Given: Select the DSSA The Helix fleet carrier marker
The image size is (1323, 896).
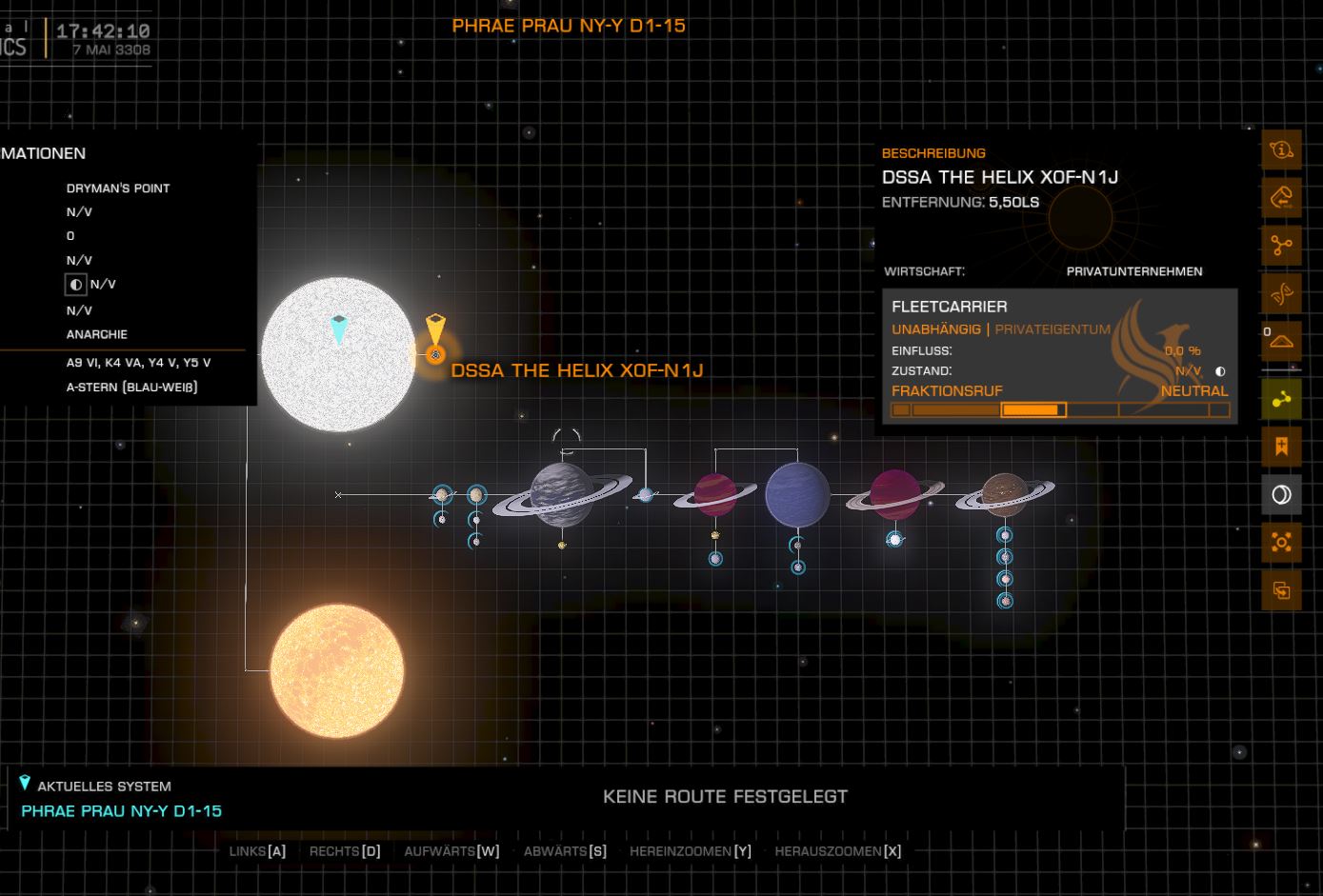Looking at the screenshot, I should pyautogui.click(x=435, y=354).
